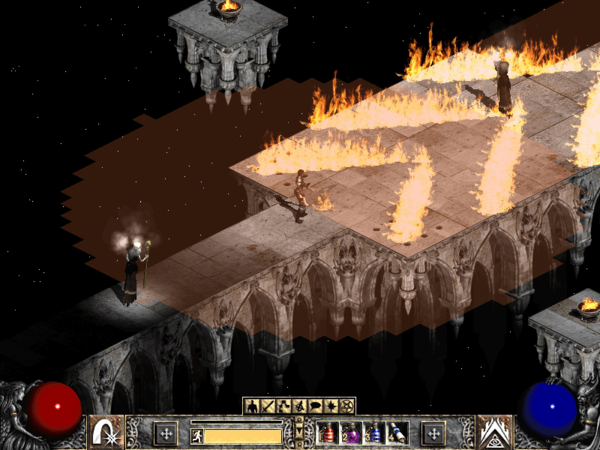The image size is (600, 450).
Task: Use the blue mana potion in belt
Action: point(374,433)
